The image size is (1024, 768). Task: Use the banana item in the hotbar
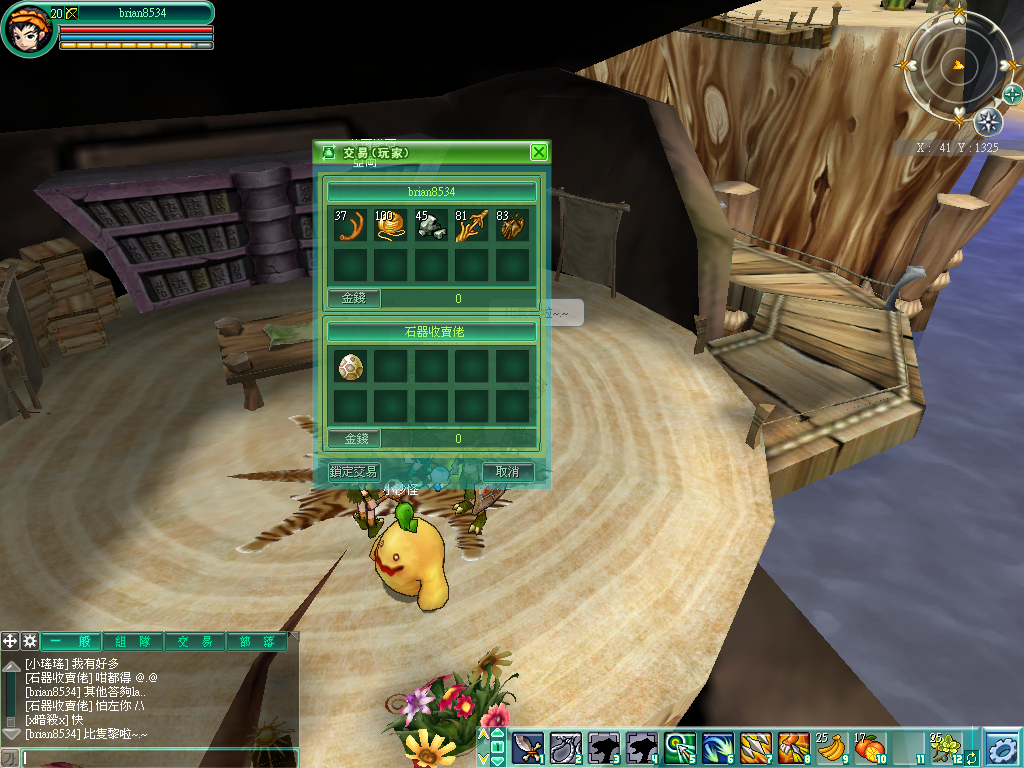click(831, 747)
